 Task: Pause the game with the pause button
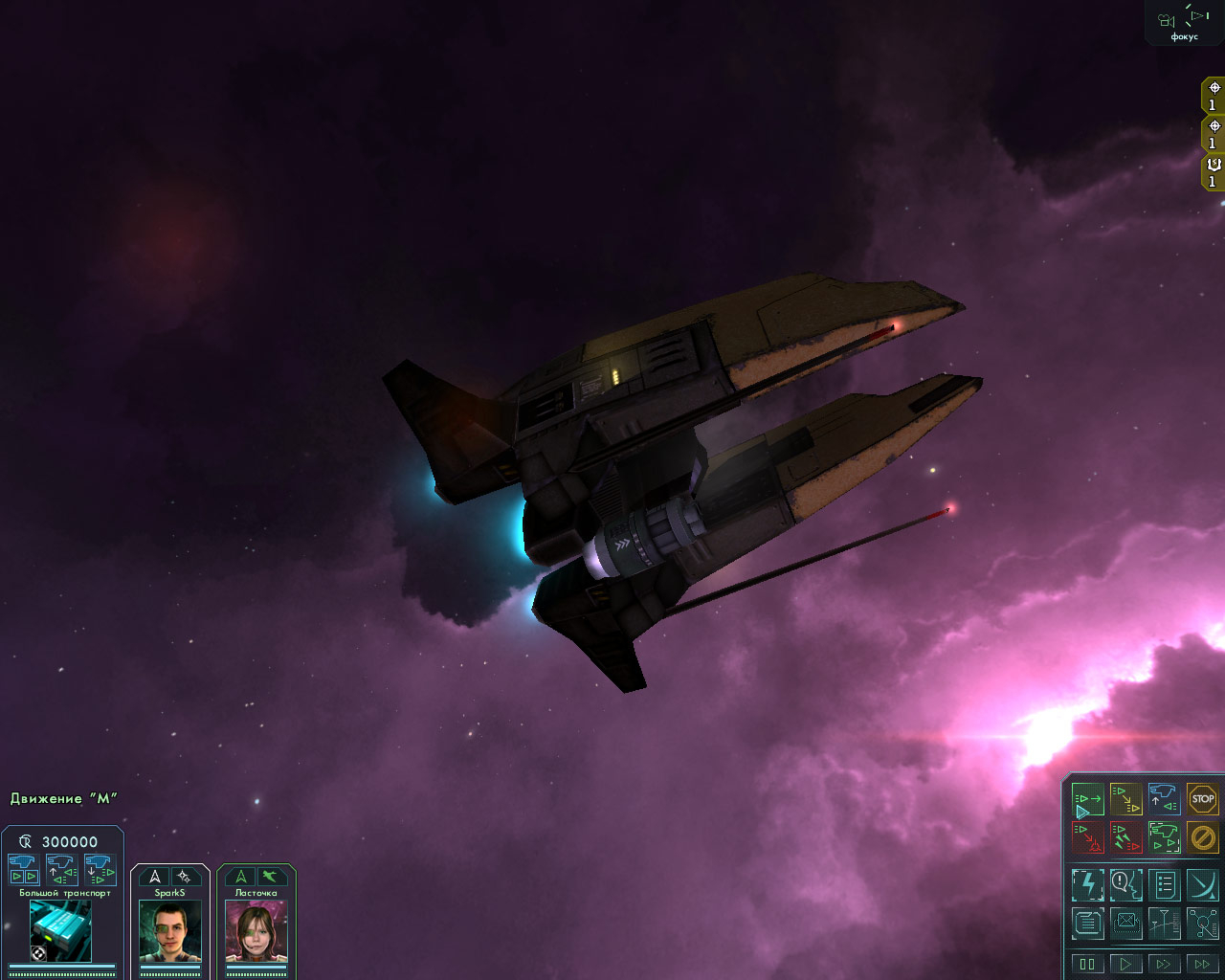coord(1087,964)
